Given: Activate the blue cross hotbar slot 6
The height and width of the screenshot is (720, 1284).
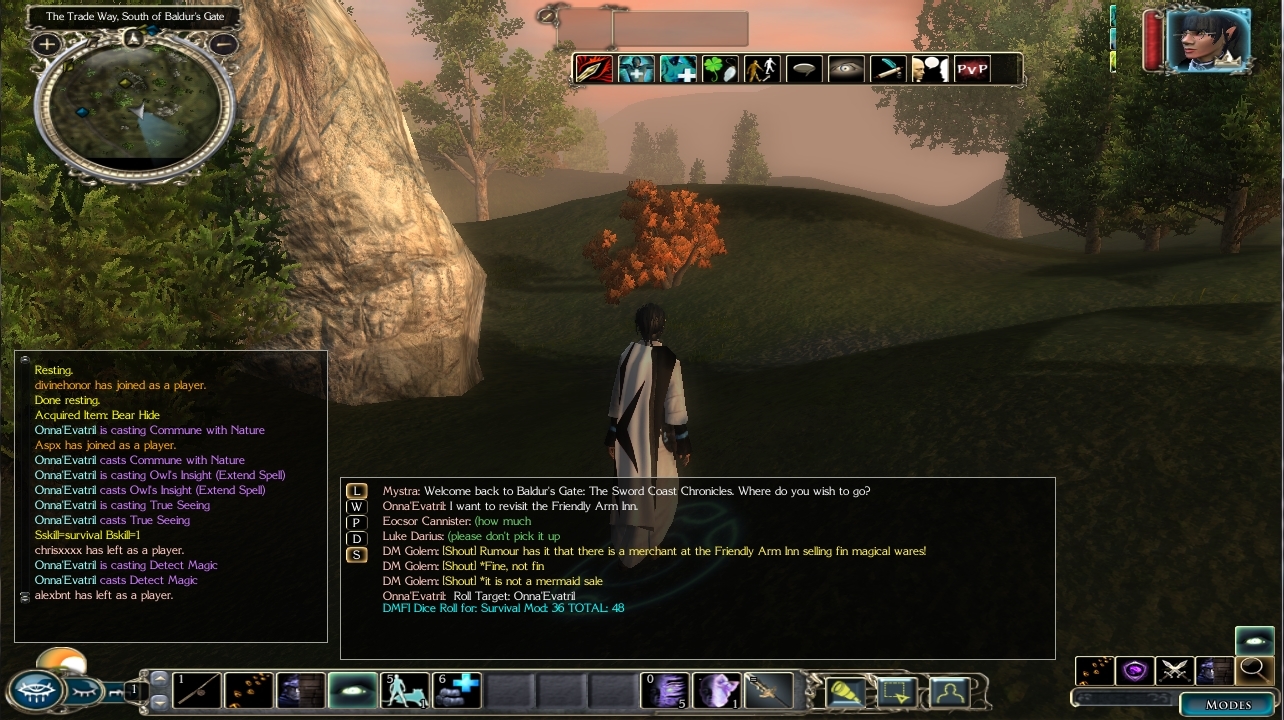Looking at the screenshot, I should pyautogui.click(x=457, y=690).
